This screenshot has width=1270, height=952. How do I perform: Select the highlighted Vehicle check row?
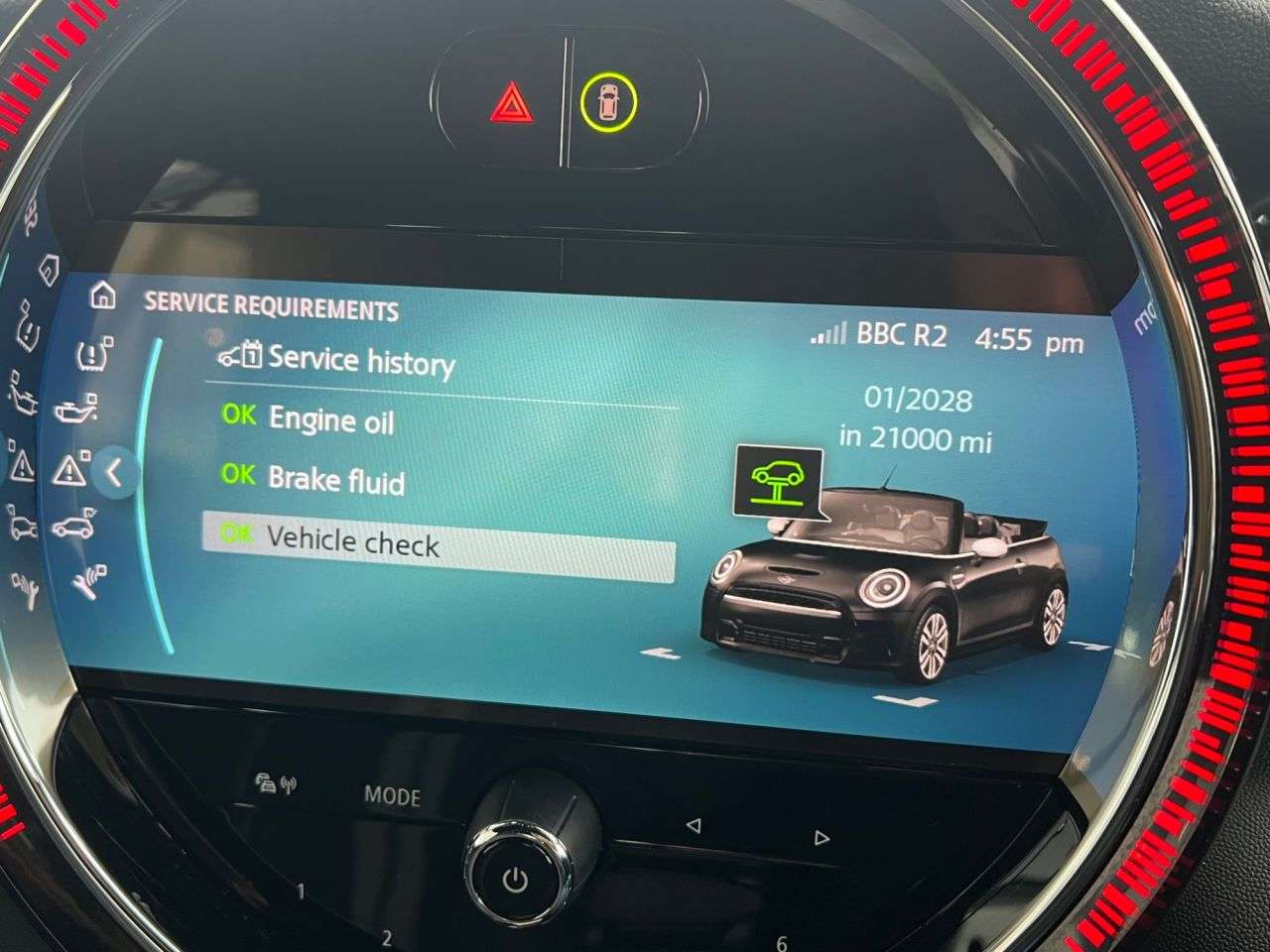coord(437,545)
